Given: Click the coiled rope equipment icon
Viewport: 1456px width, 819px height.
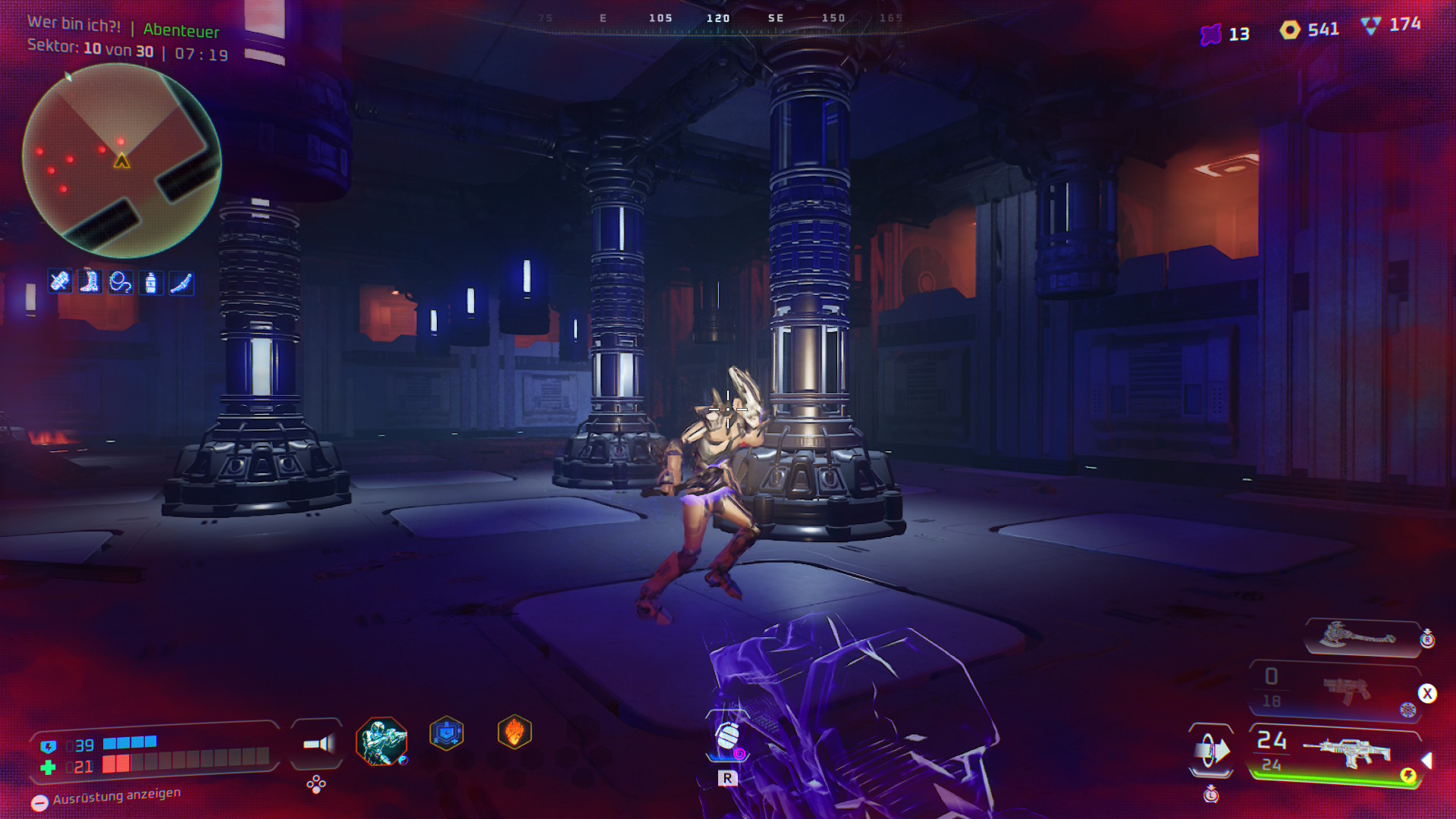Looking at the screenshot, I should [x=121, y=283].
